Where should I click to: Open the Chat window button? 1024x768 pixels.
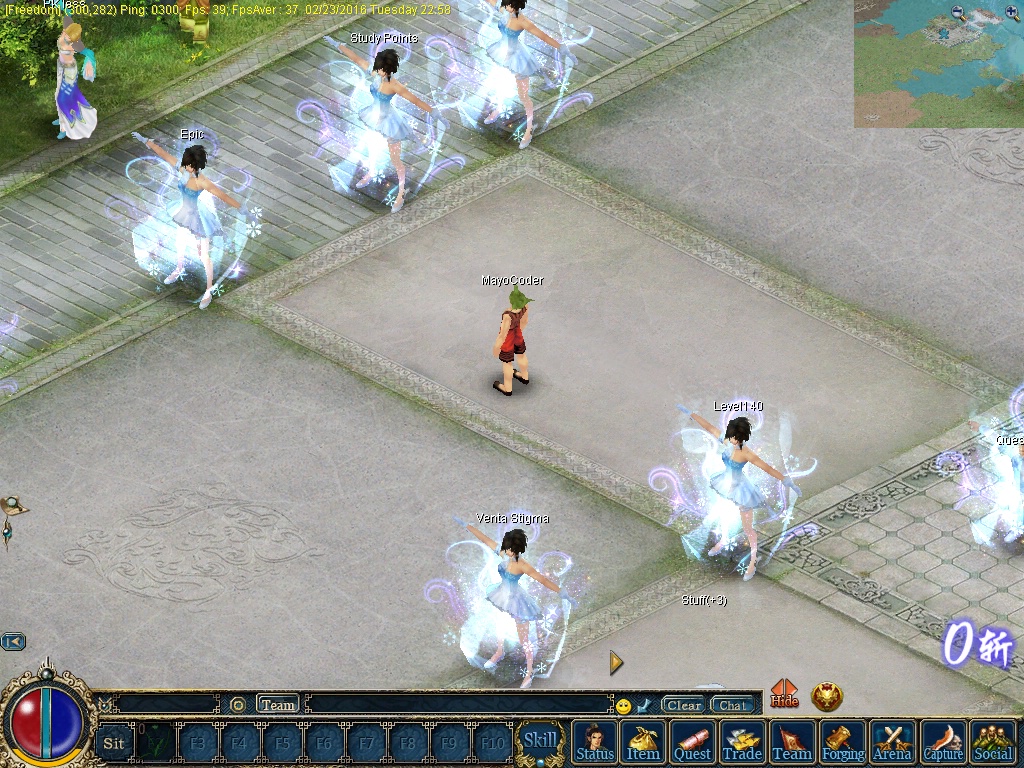click(x=733, y=705)
